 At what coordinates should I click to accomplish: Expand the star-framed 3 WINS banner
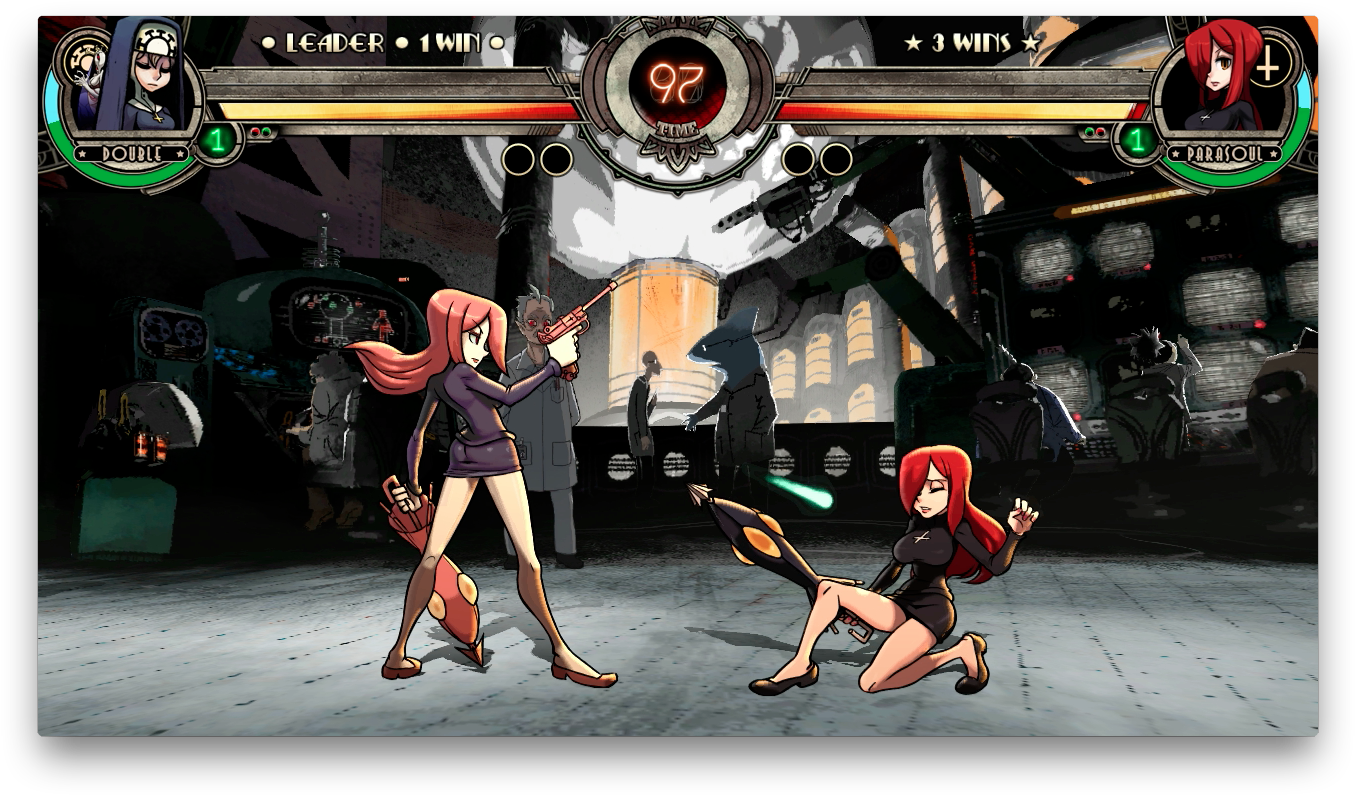pyautogui.click(x=967, y=43)
